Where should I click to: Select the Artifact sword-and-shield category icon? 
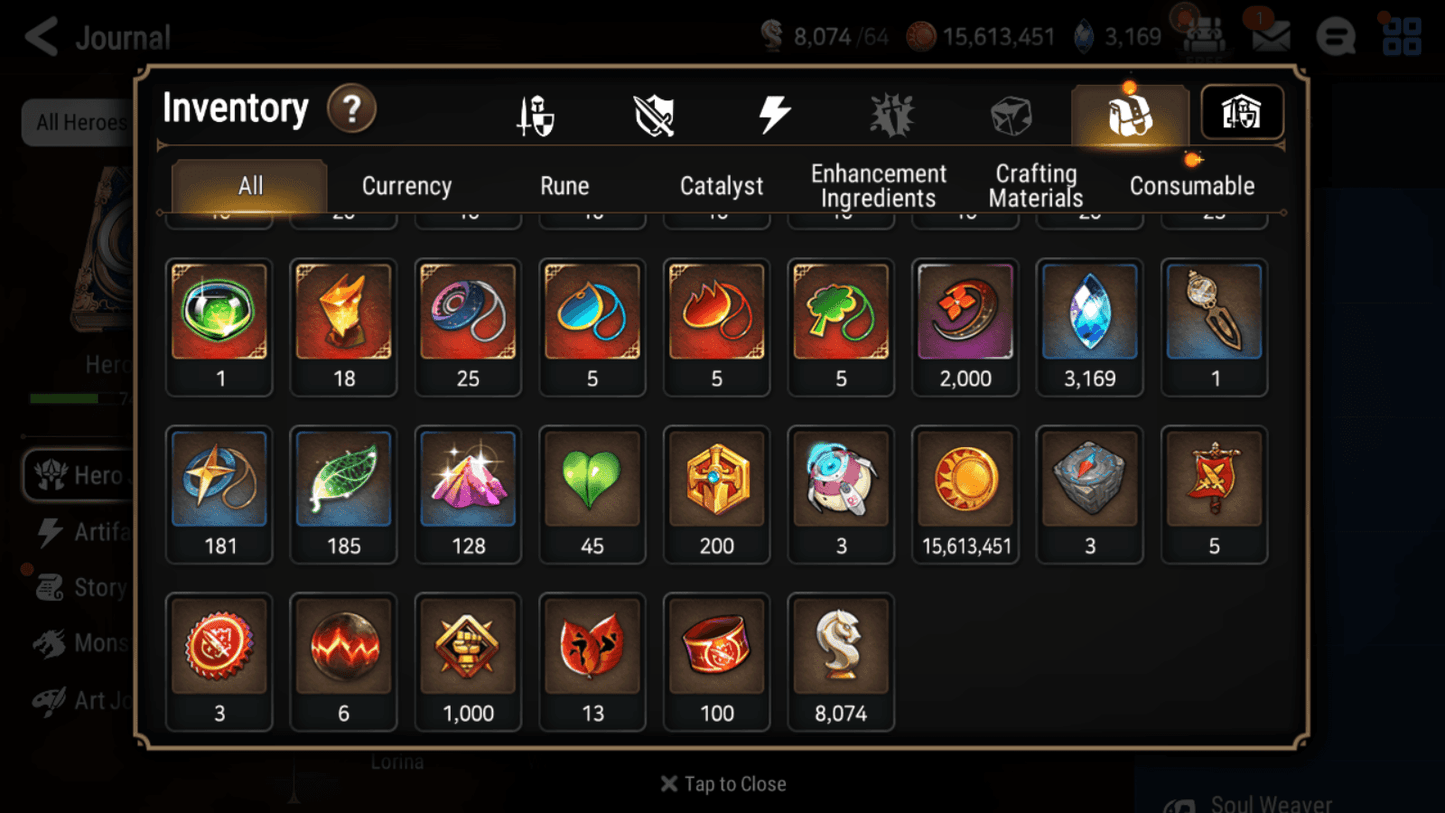click(x=655, y=113)
